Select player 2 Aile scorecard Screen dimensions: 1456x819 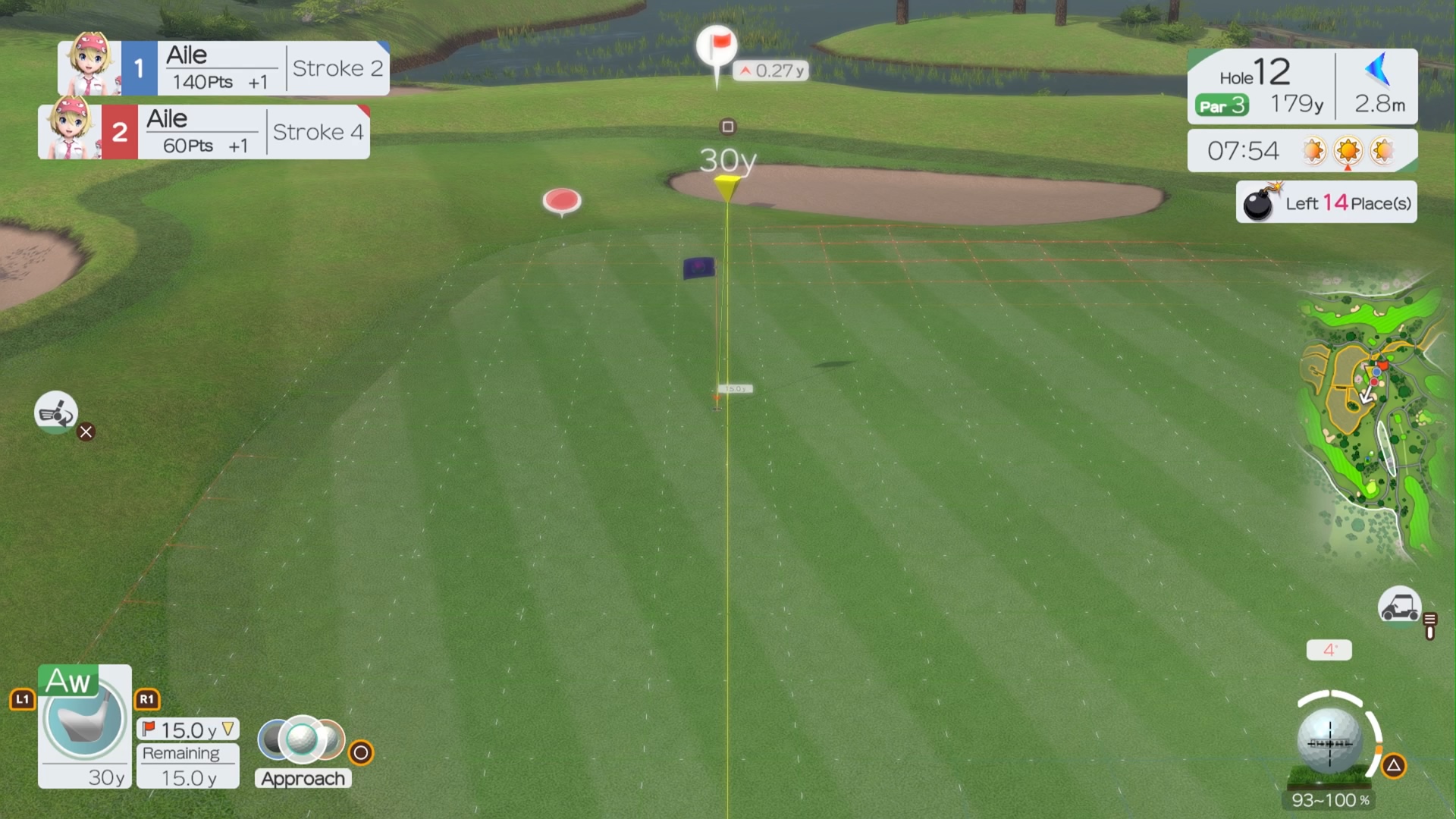click(204, 132)
